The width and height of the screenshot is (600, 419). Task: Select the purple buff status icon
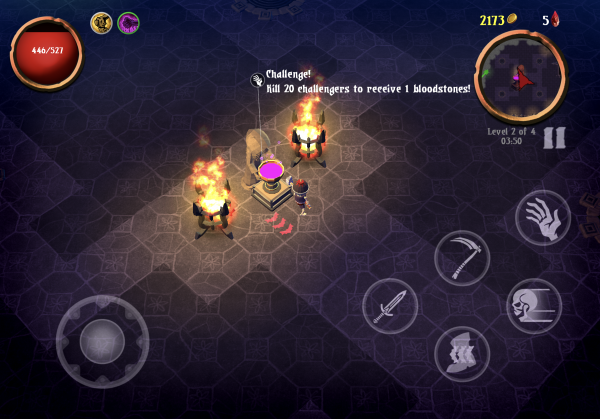click(x=128, y=22)
